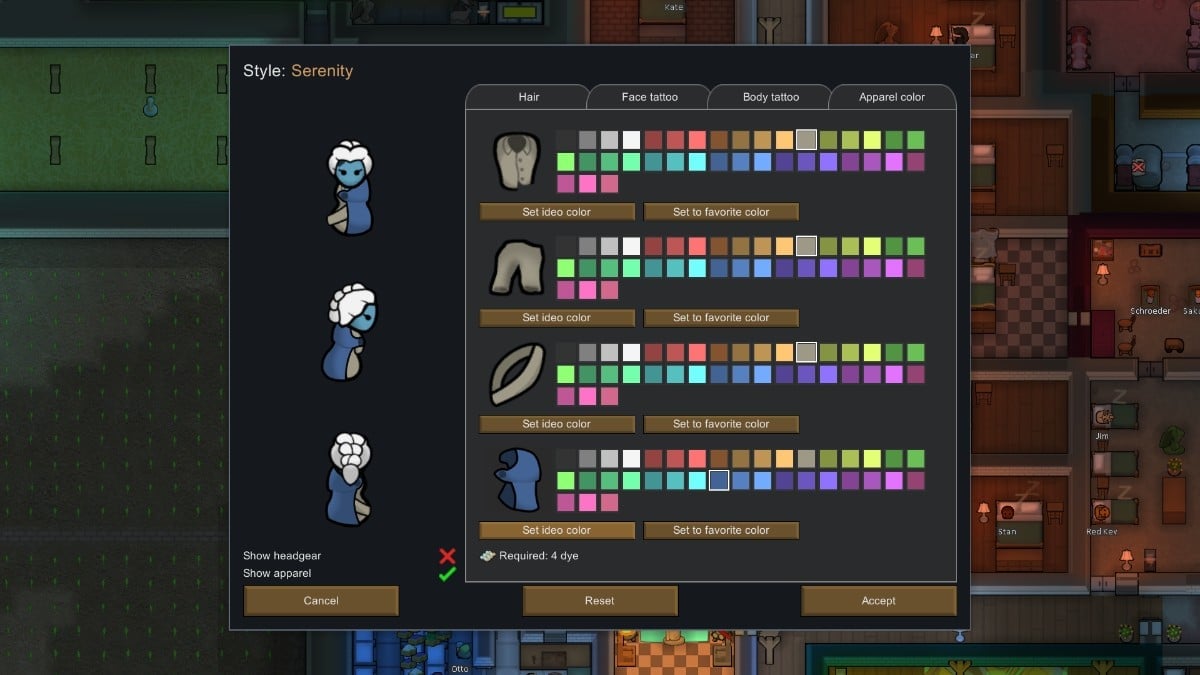The height and width of the screenshot is (675, 1200).
Task: Set ideo color for the pants
Action: pyautogui.click(x=557, y=318)
